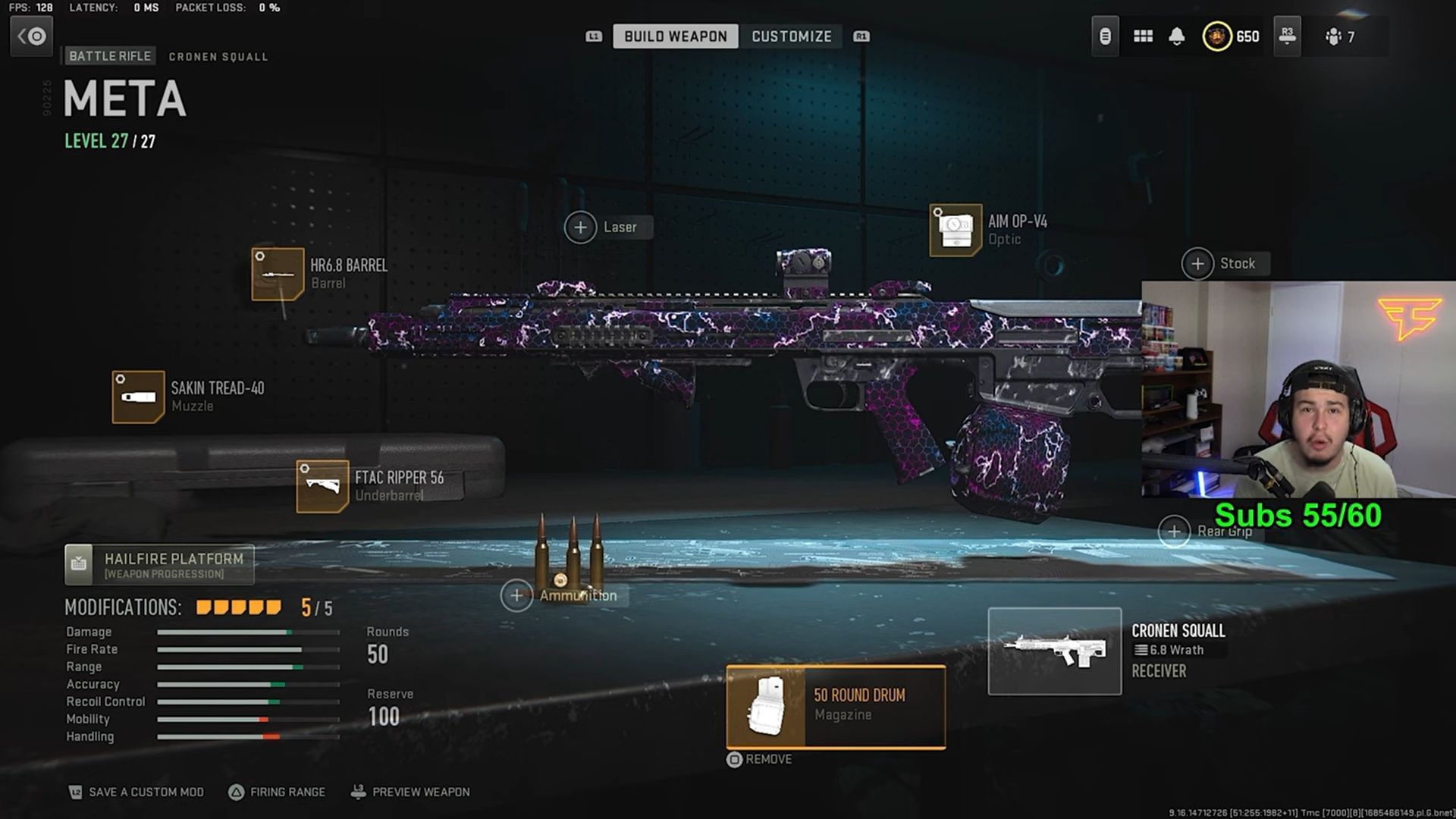Add a Stock attachment
The image size is (1456, 819).
pyautogui.click(x=1197, y=264)
